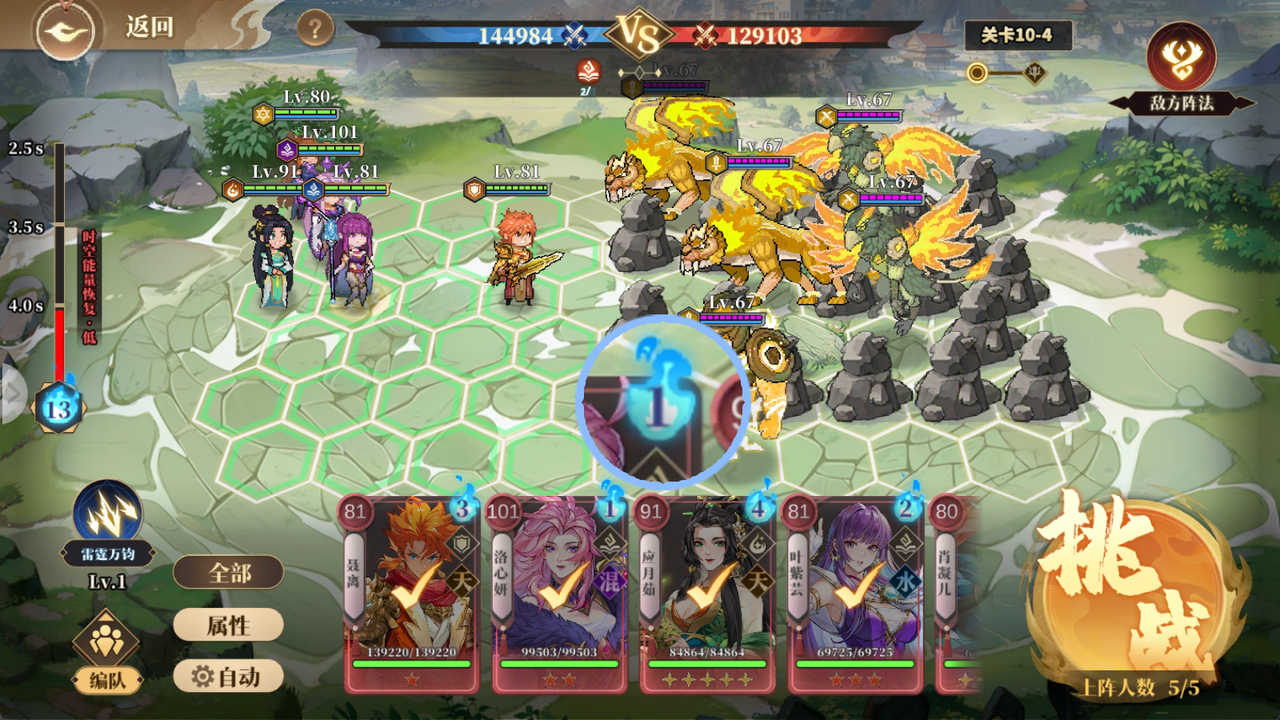This screenshot has height=720, width=1280.
Task: Choose the 应月茹 hero card
Action: 706,593
